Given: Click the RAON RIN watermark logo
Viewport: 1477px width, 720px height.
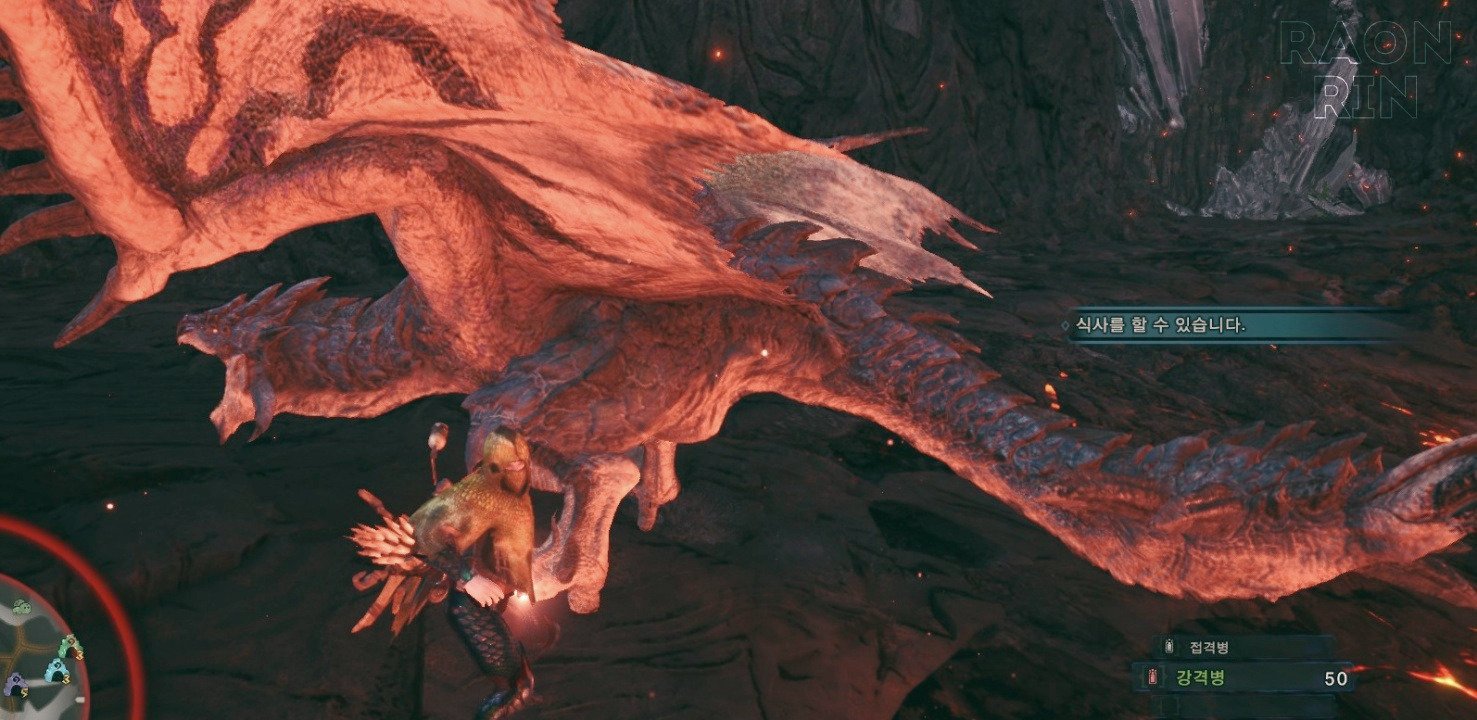Looking at the screenshot, I should point(1365,70).
